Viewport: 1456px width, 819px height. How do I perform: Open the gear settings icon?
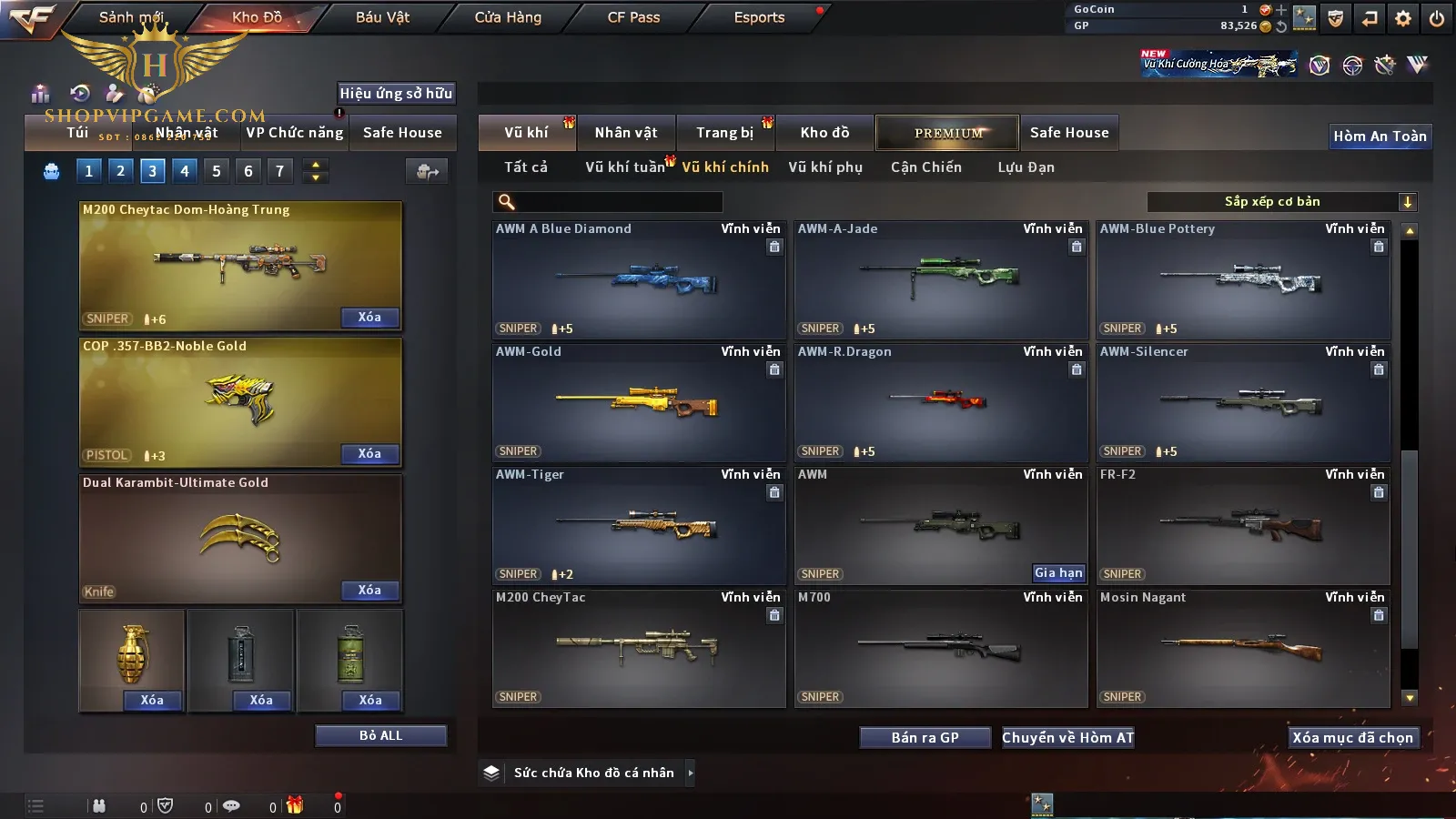(1403, 18)
